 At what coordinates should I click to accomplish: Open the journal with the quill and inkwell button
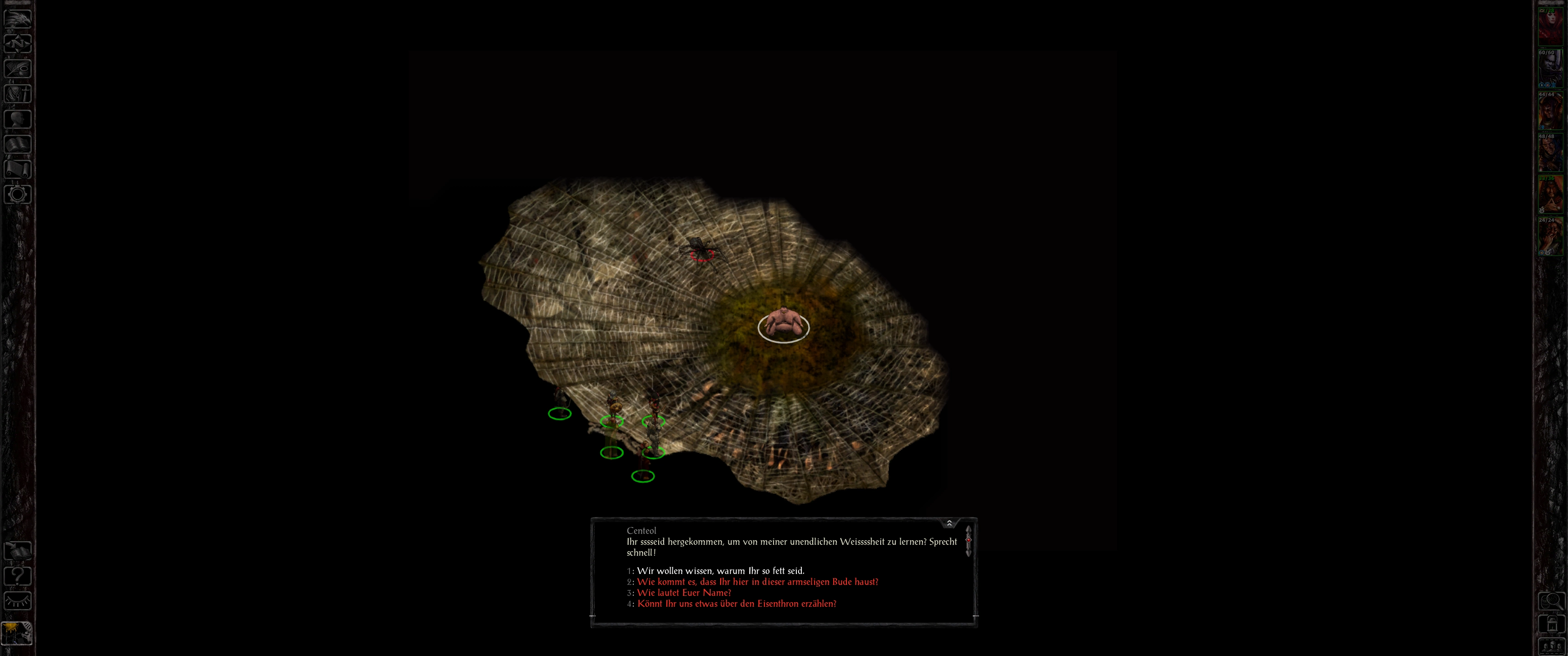tap(18, 69)
